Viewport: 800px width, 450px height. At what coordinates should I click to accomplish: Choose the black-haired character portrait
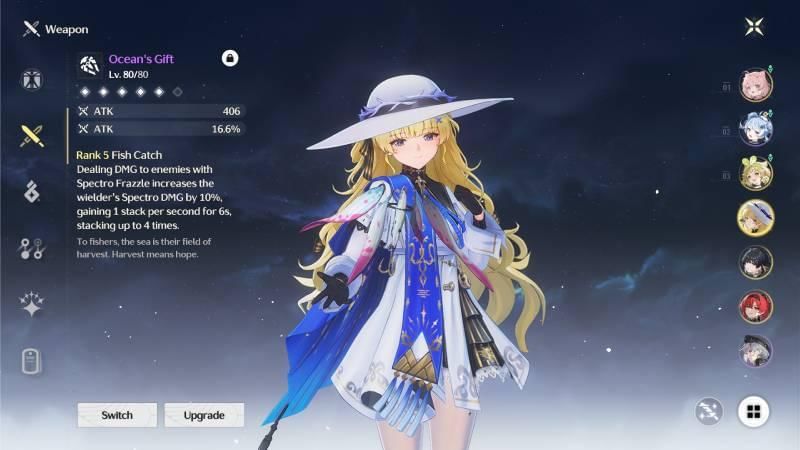click(x=755, y=262)
